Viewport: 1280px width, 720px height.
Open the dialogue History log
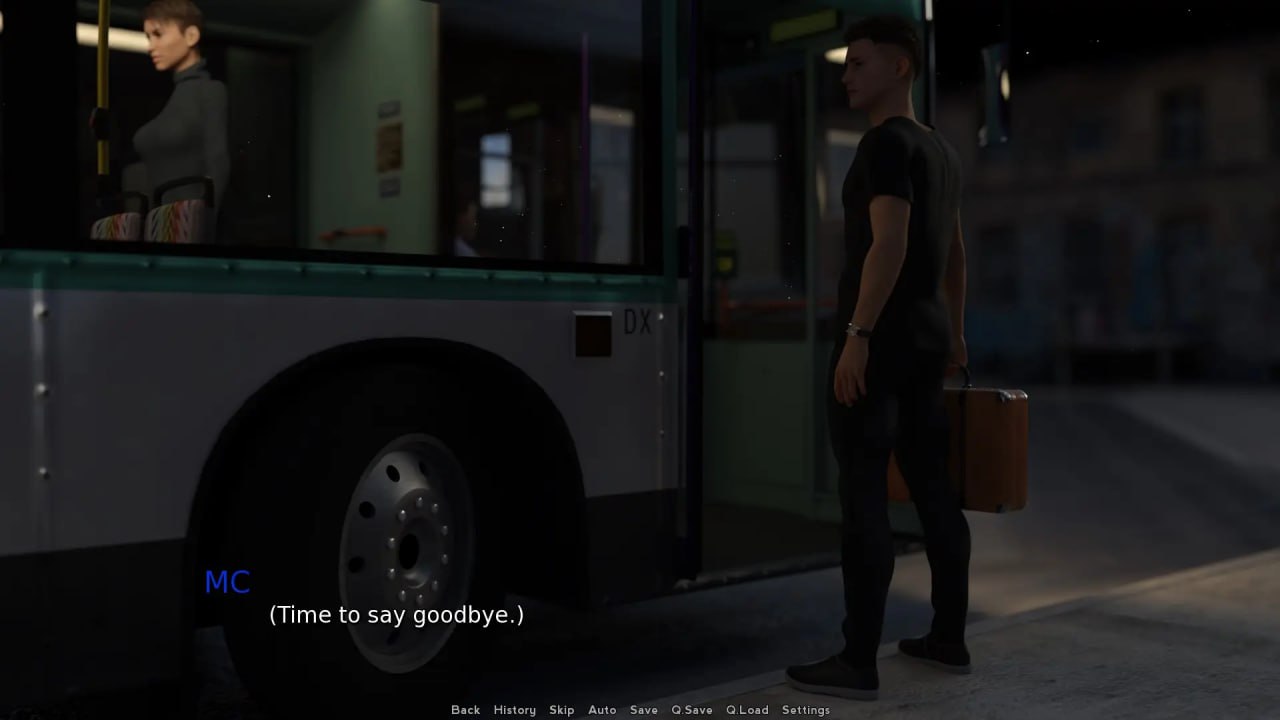click(514, 710)
